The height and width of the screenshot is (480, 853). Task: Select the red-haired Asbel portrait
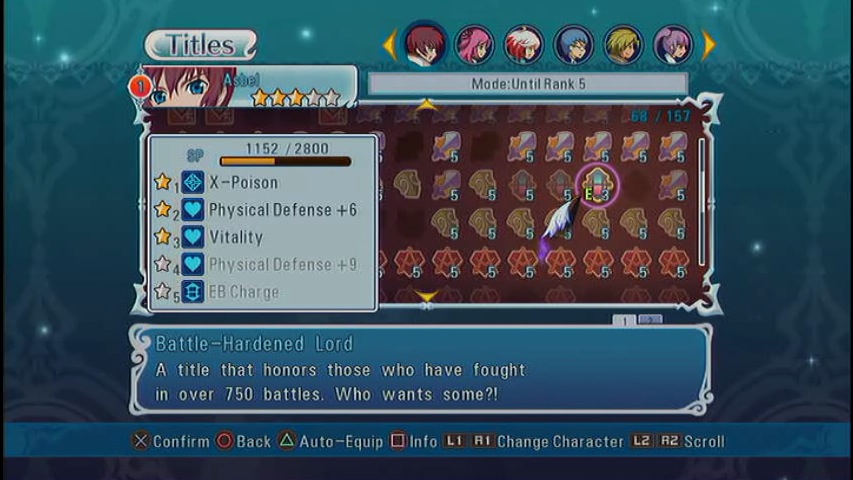click(x=425, y=43)
